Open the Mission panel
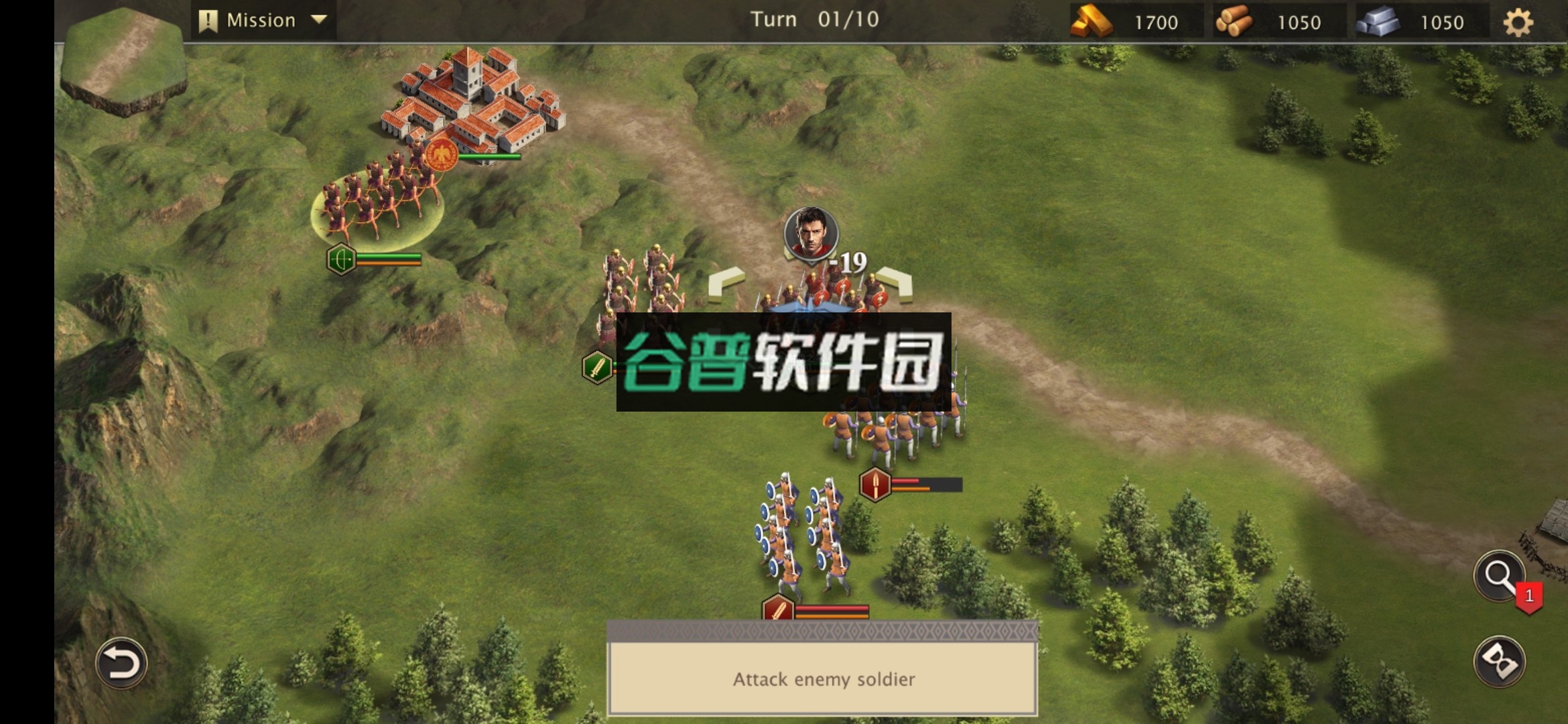The width and height of the screenshot is (1568, 724). (250, 19)
